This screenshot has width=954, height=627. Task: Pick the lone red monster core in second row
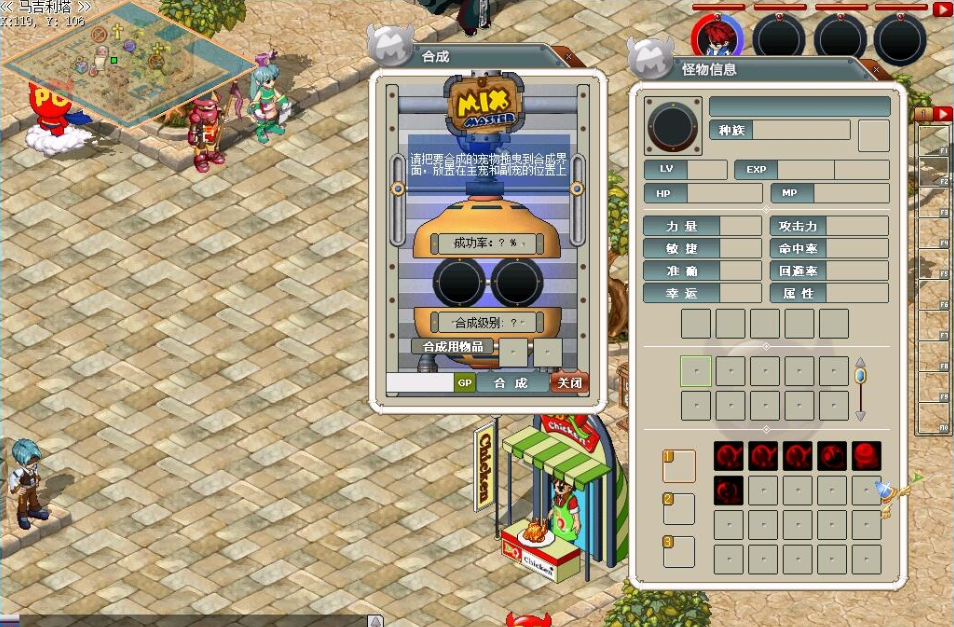729,490
